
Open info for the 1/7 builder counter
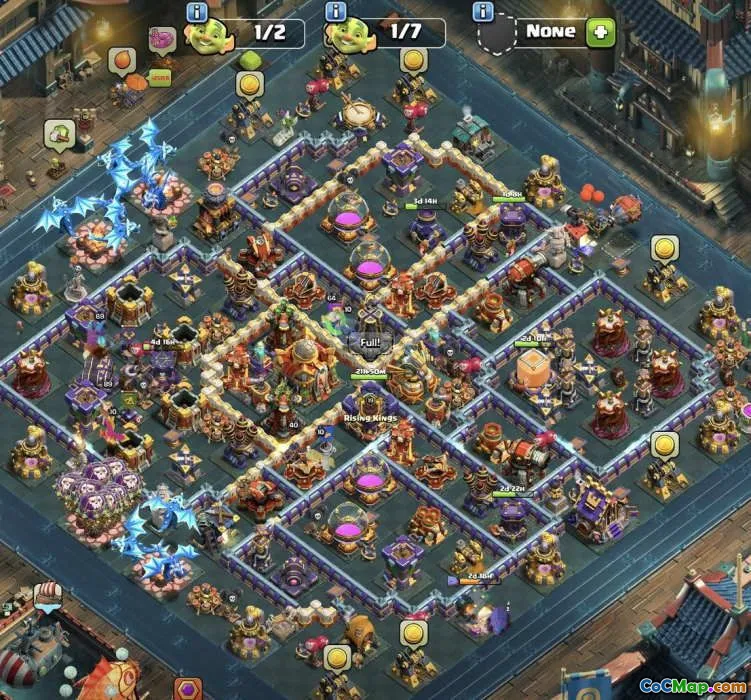click(x=335, y=12)
